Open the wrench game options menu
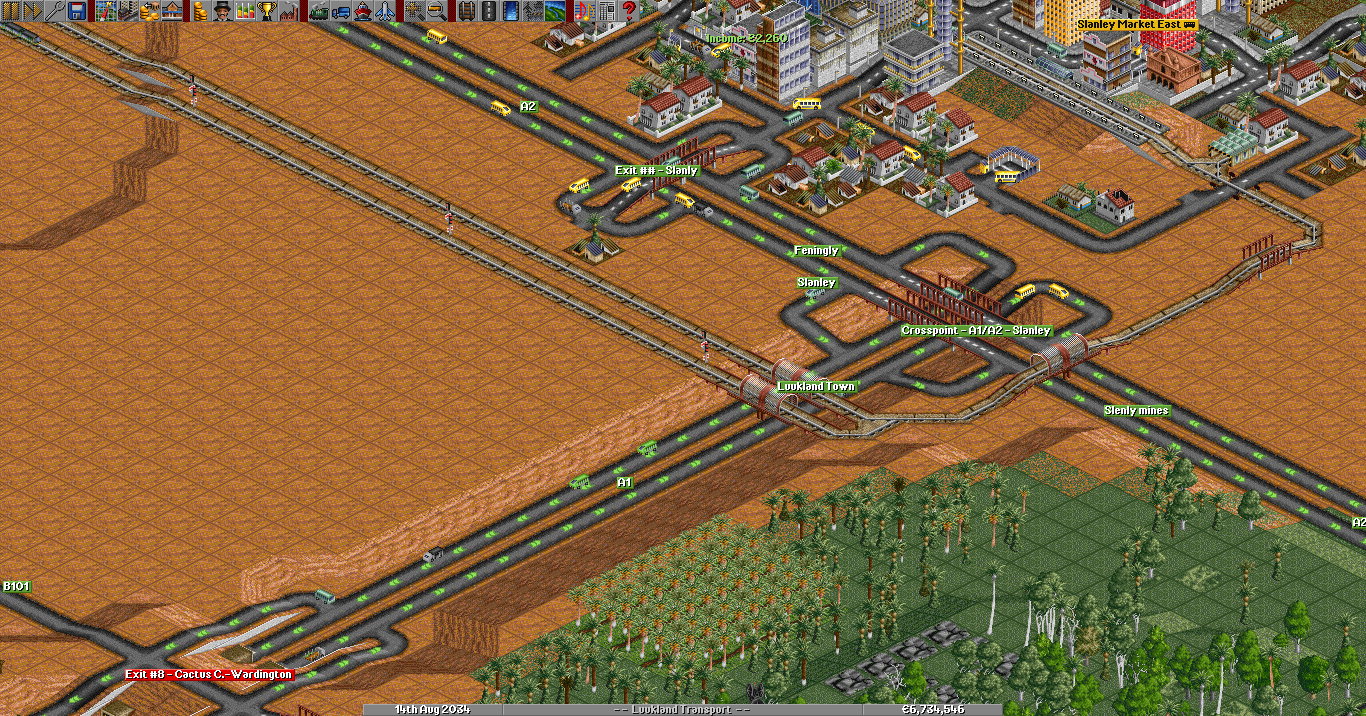The image size is (1366, 716). (x=54, y=11)
